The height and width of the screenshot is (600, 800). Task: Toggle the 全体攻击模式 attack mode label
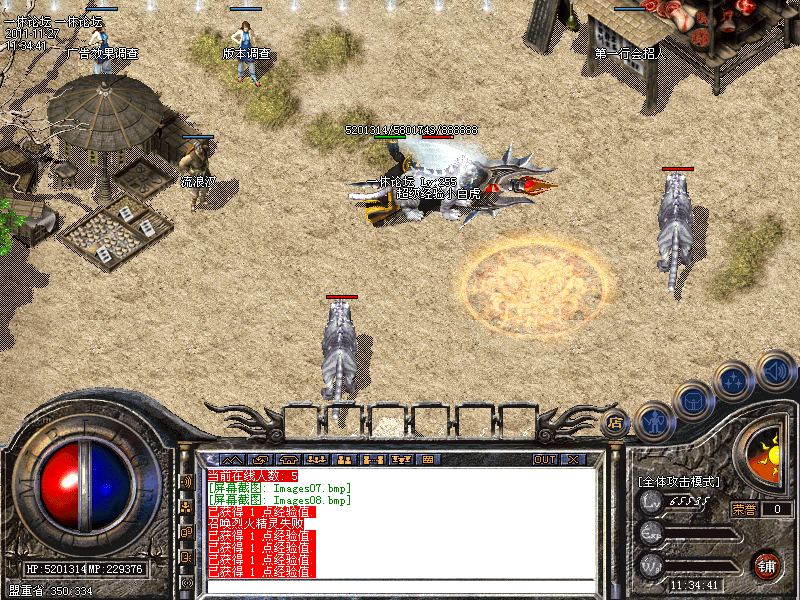point(678,482)
